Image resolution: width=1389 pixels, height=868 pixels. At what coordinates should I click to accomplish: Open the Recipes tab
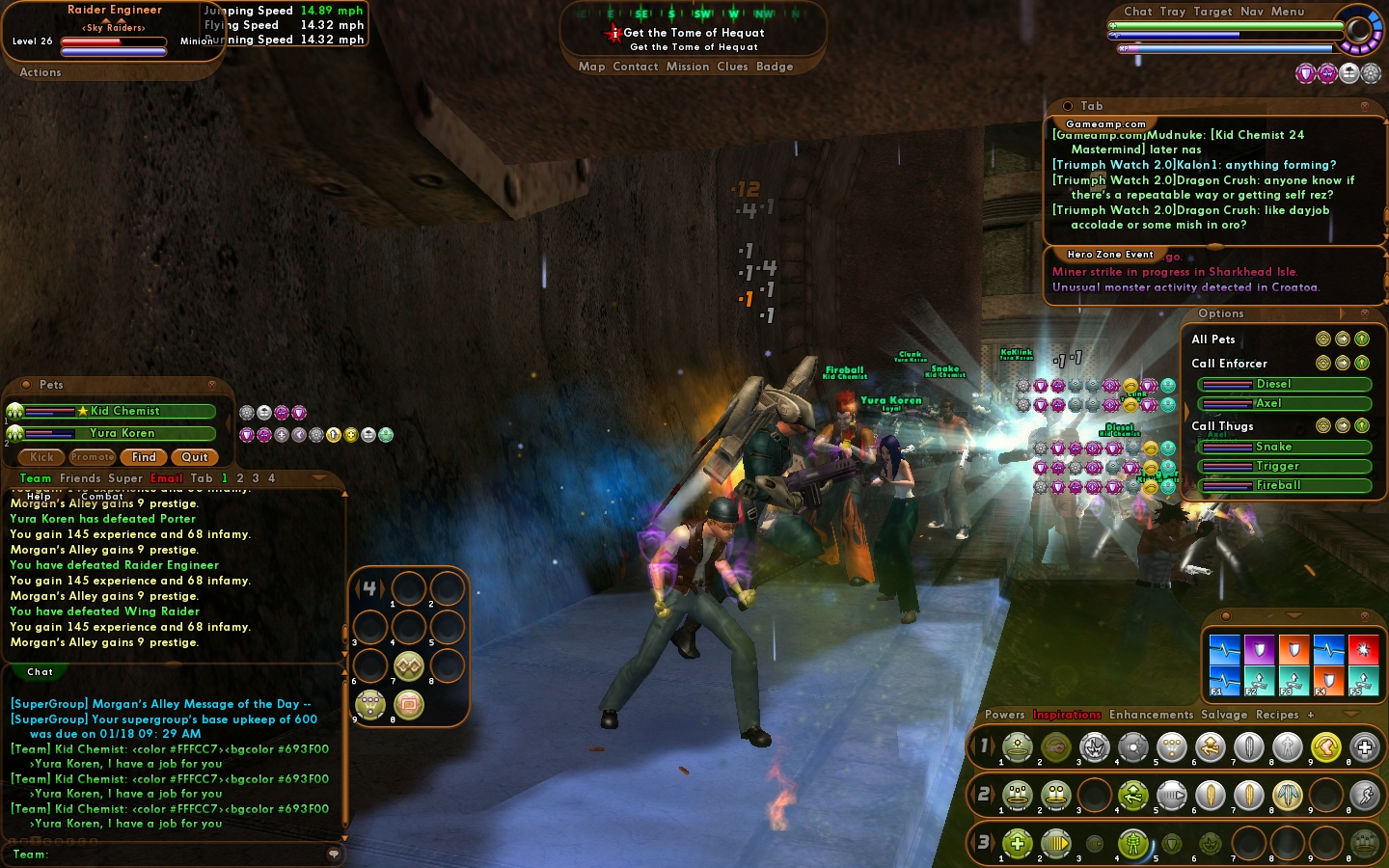tap(1277, 715)
